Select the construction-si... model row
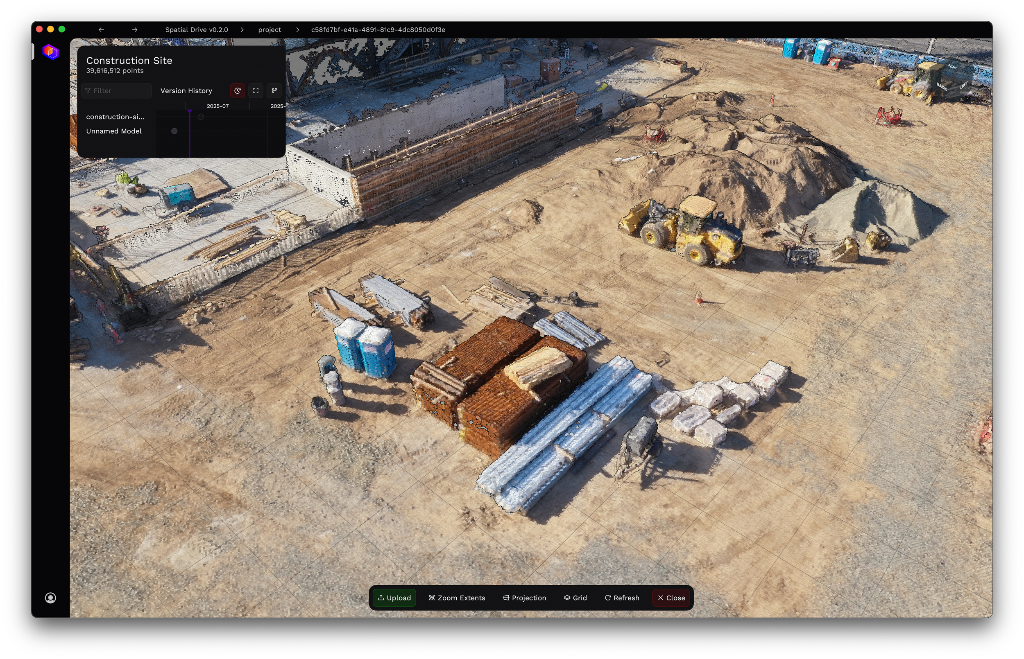 click(x=114, y=117)
